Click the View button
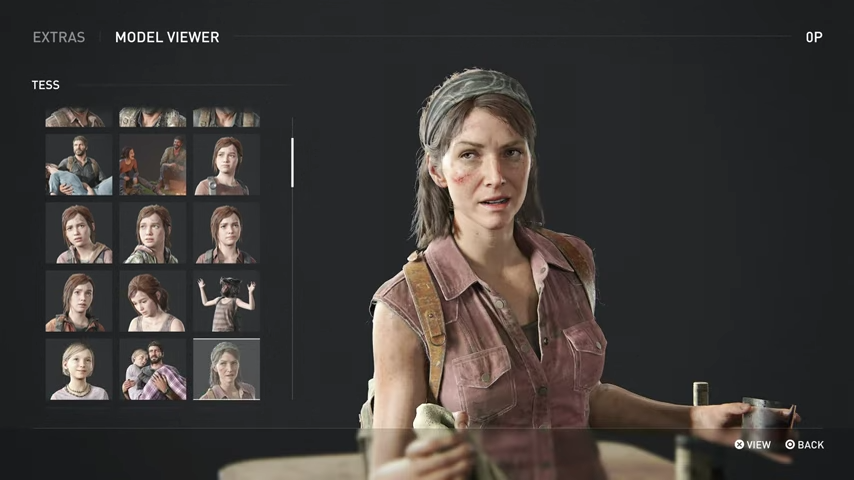 [753, 444]
